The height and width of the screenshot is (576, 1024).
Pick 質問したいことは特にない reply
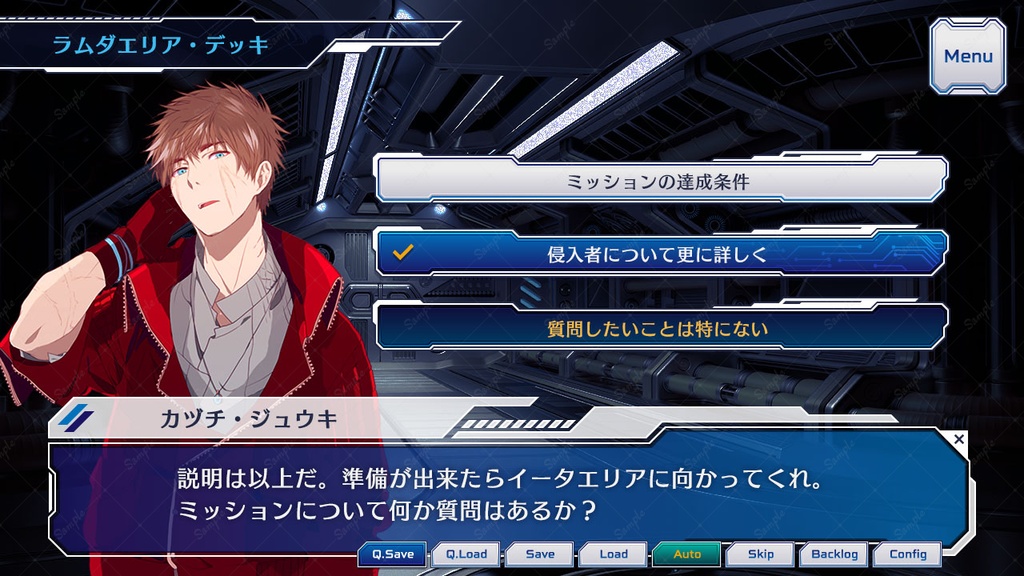(x=660, y=327)
